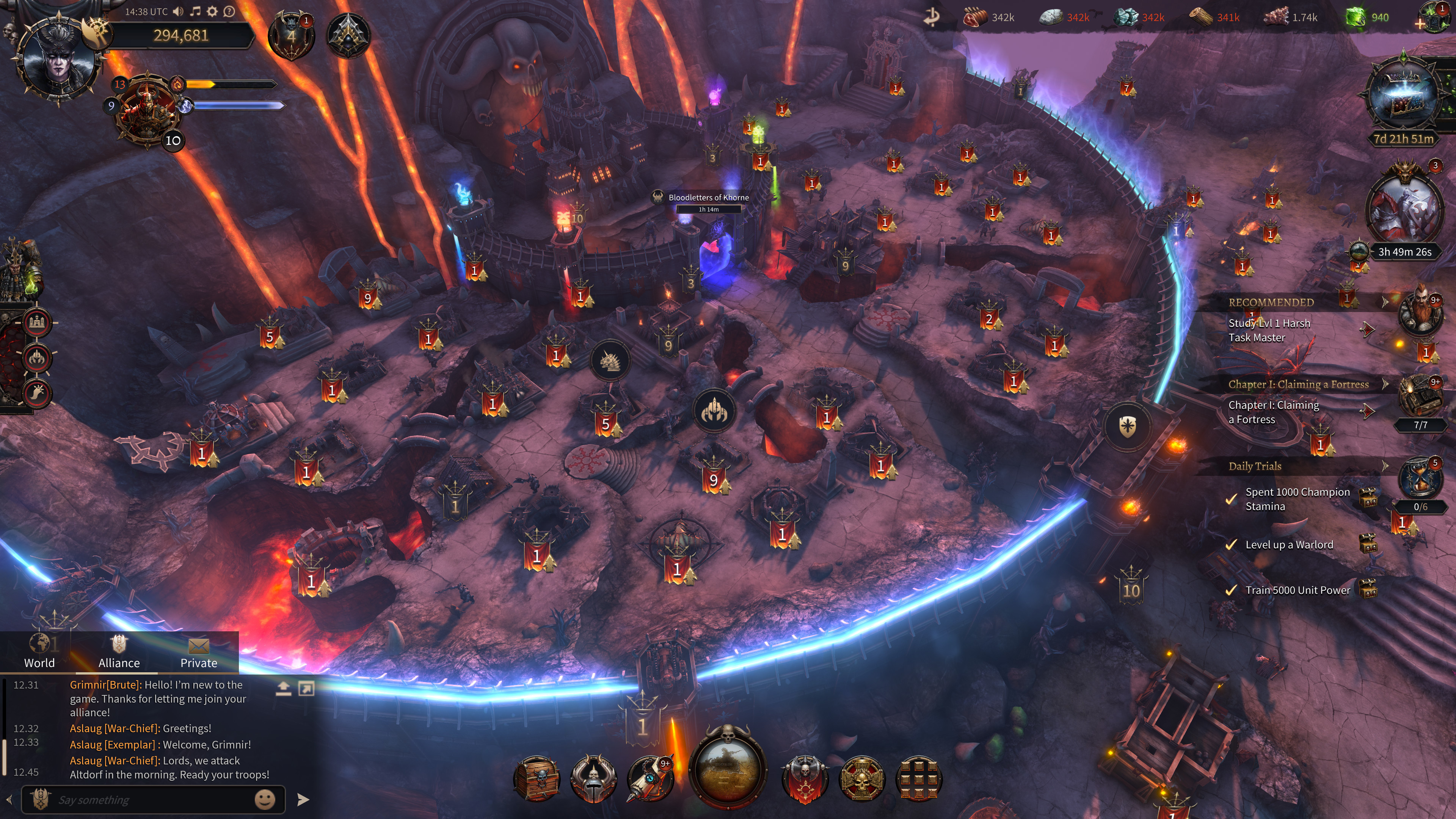
Task: Click the Say something chat field
Action: coord(147,800)
